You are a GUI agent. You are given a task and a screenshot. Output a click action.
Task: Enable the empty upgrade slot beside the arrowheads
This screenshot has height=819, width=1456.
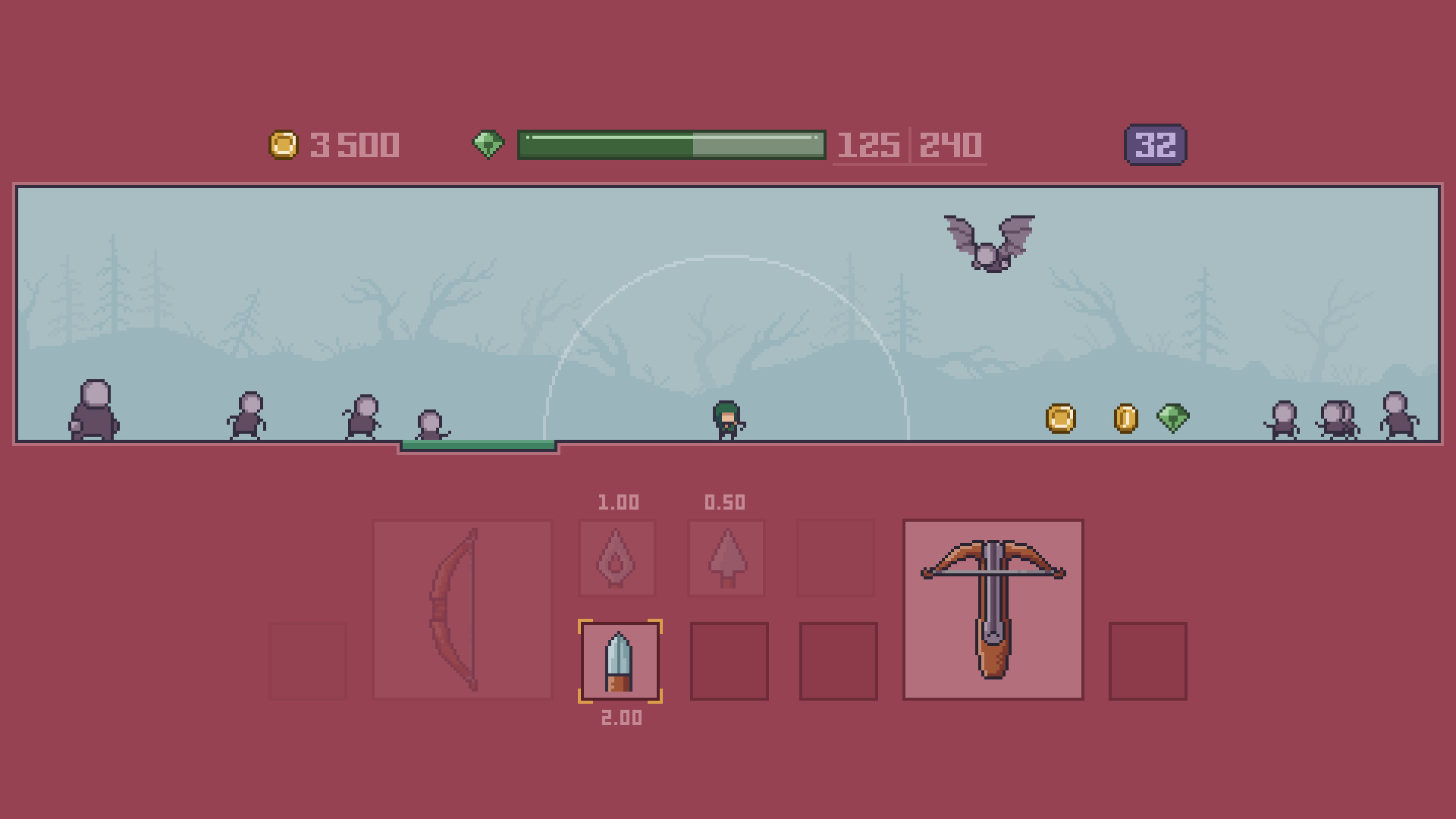point(836,559)
